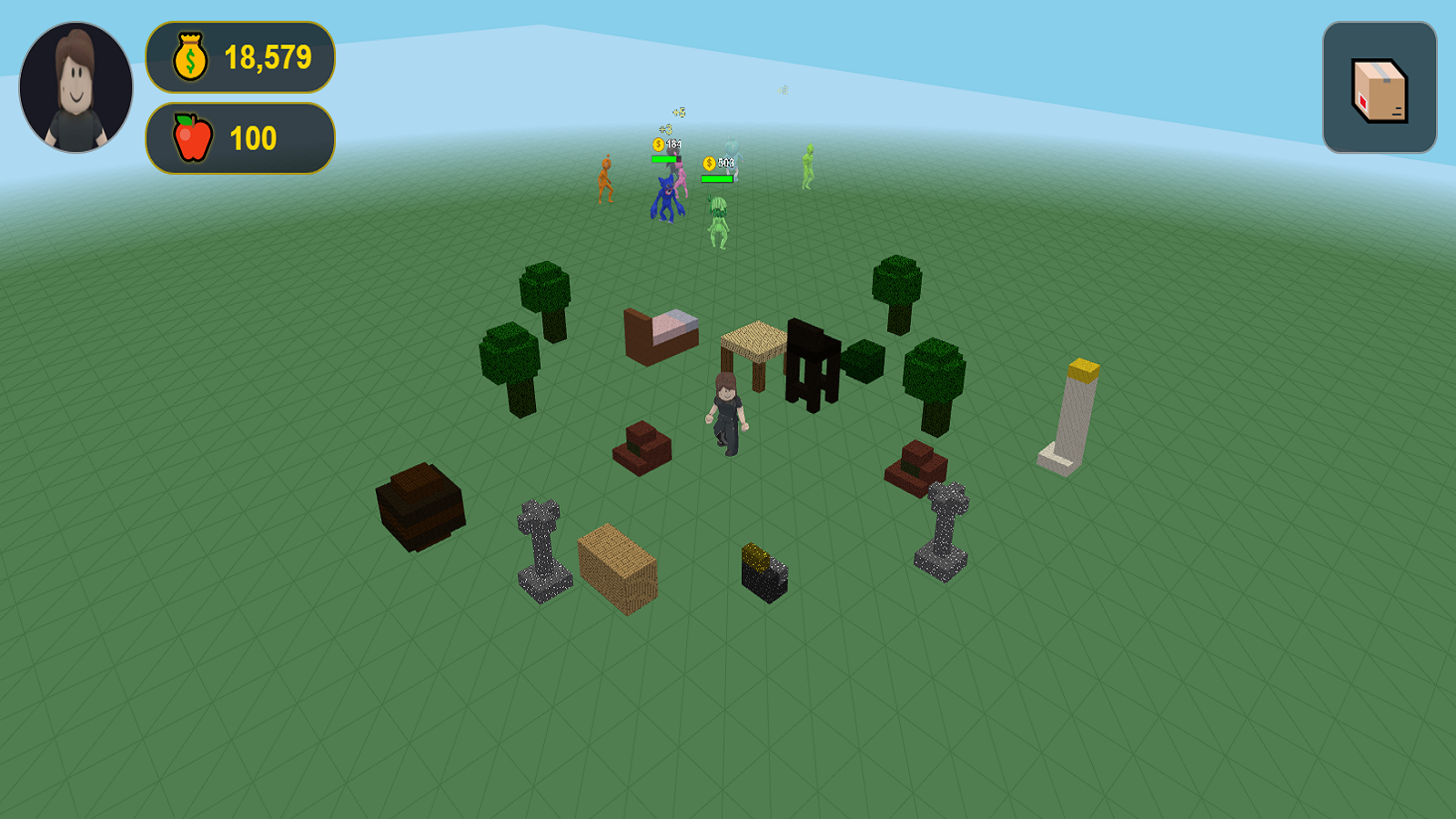Screen dimensions: 1456x819
Task: Click the money bag icon
Action: click(x=189, y=58)
